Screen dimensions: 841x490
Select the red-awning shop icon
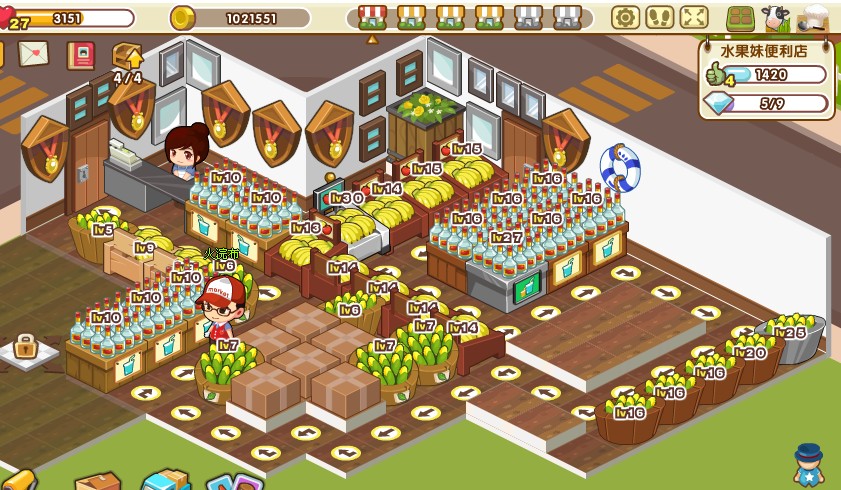pyautogui.click(x=372, y=17)
